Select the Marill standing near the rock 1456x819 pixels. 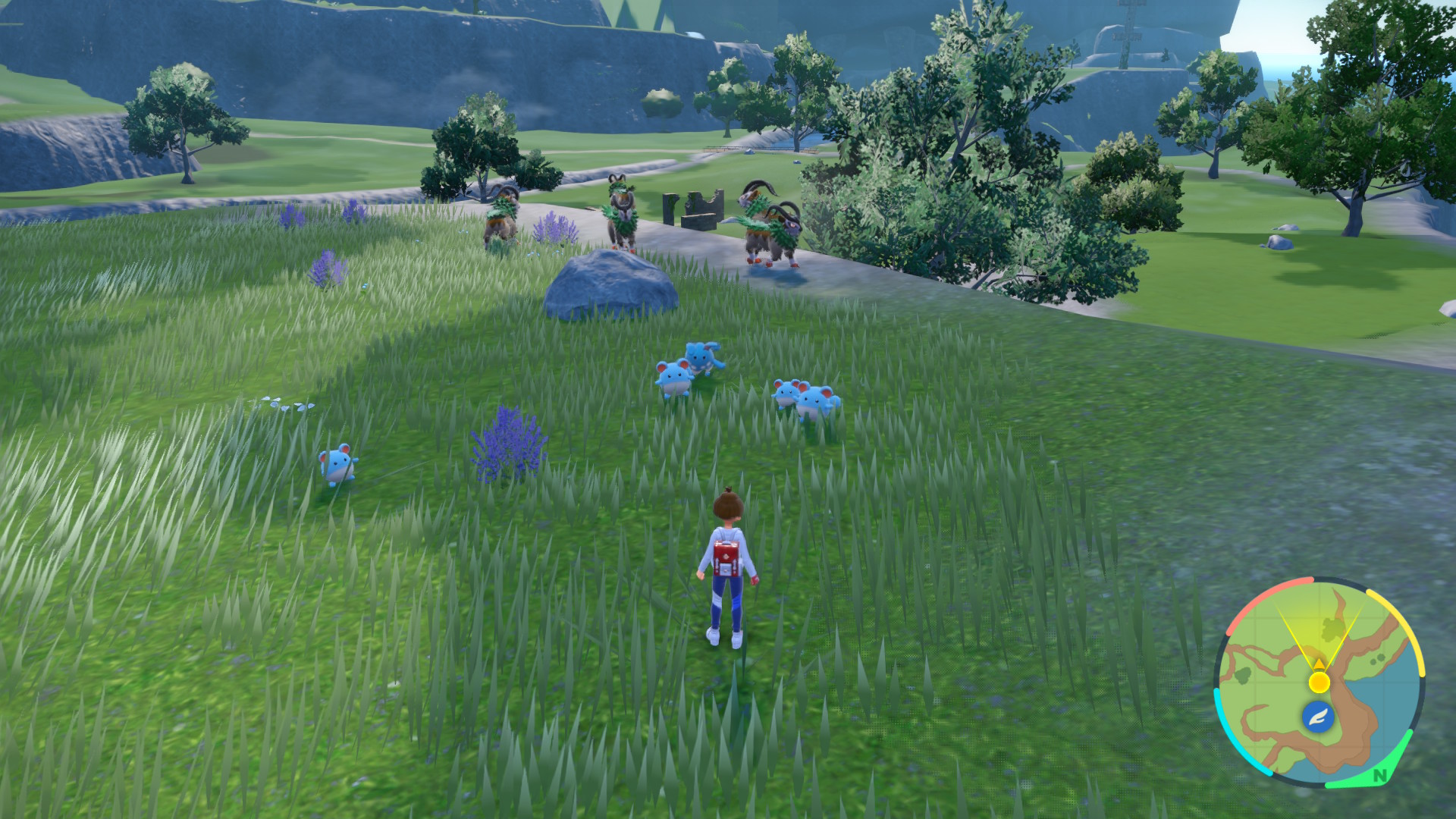click(673, 377)
